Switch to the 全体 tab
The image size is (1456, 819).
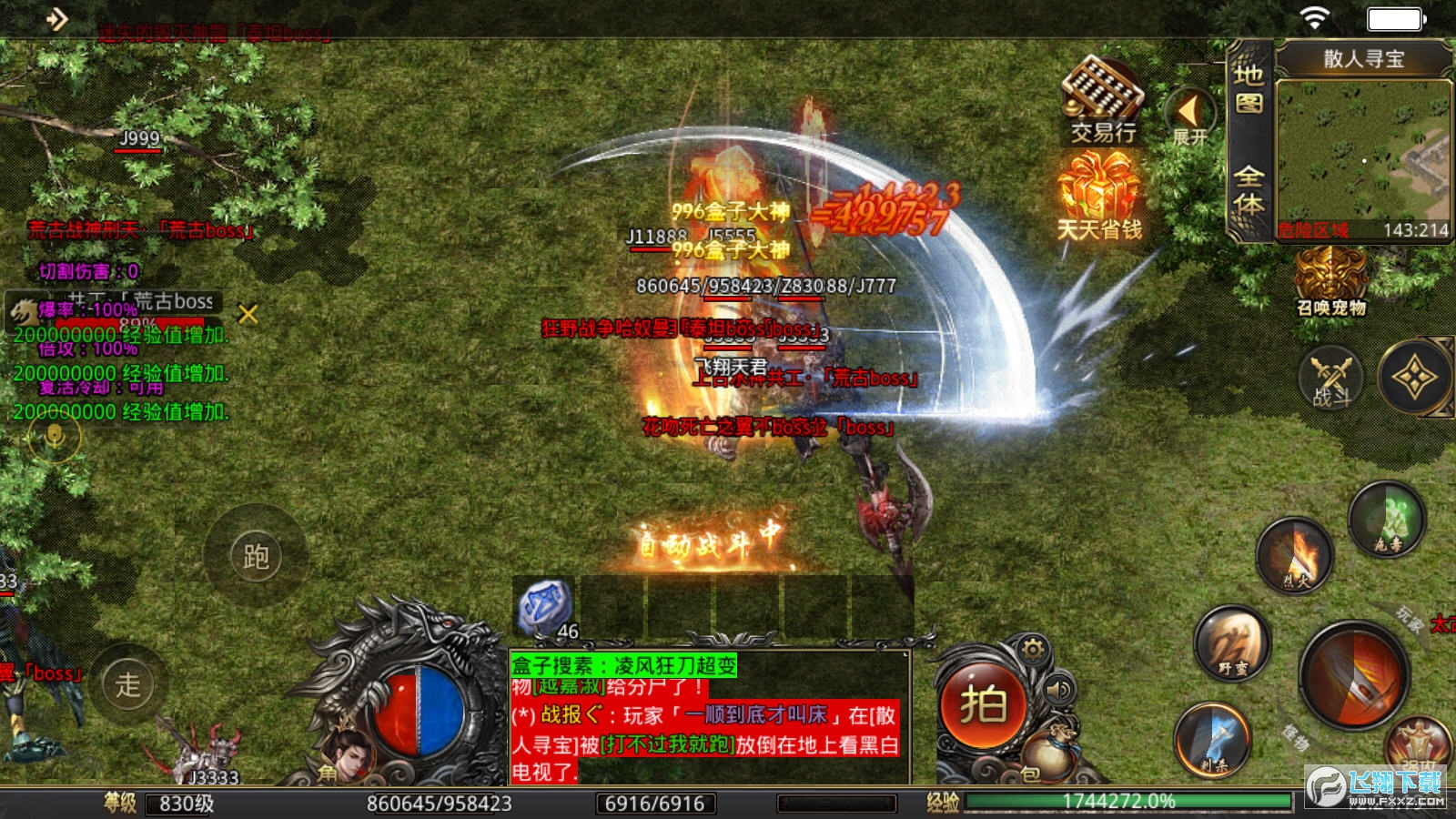tap(1249, 189)
